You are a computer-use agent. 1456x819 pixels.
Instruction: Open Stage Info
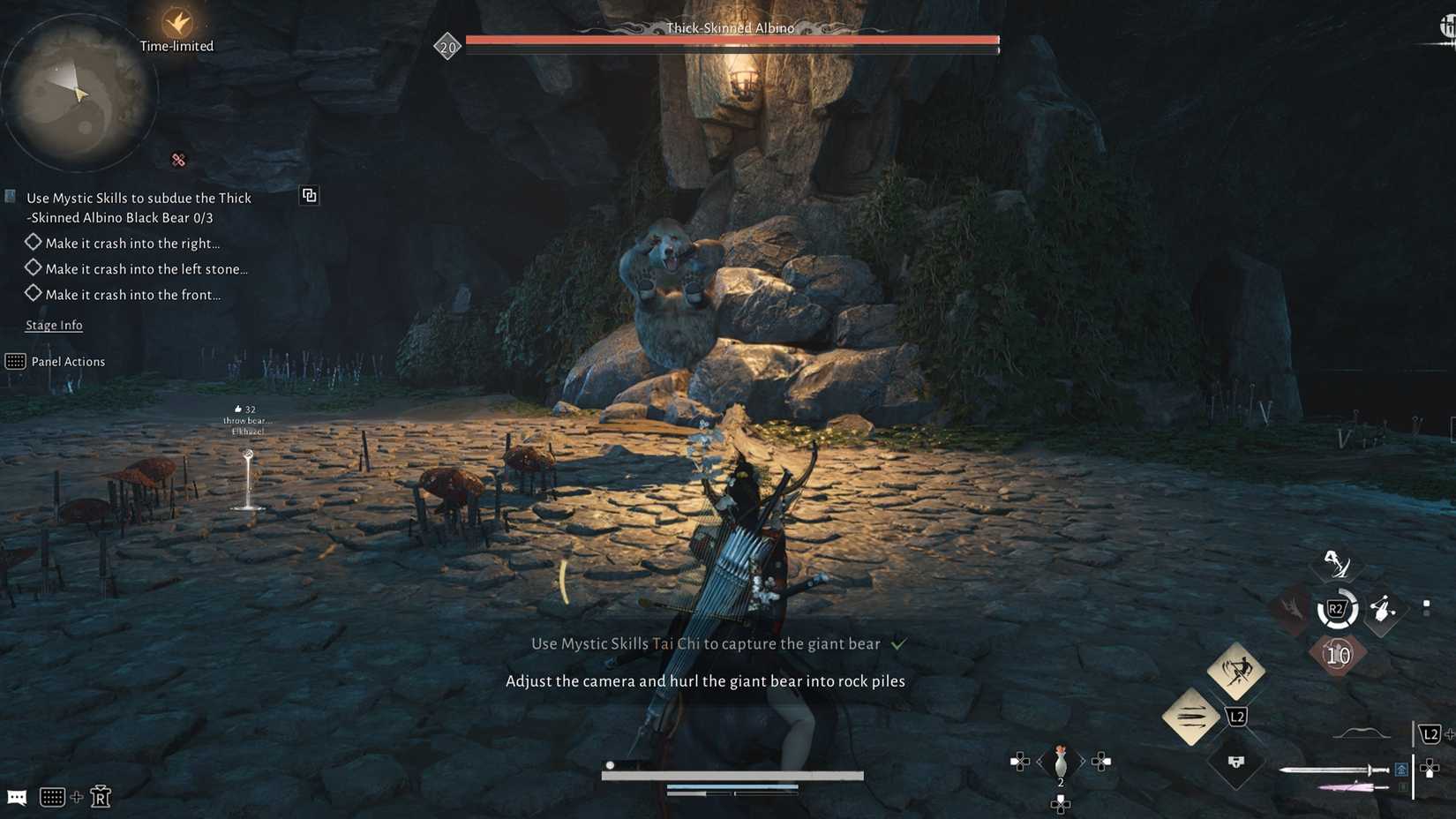click(53, 325)
